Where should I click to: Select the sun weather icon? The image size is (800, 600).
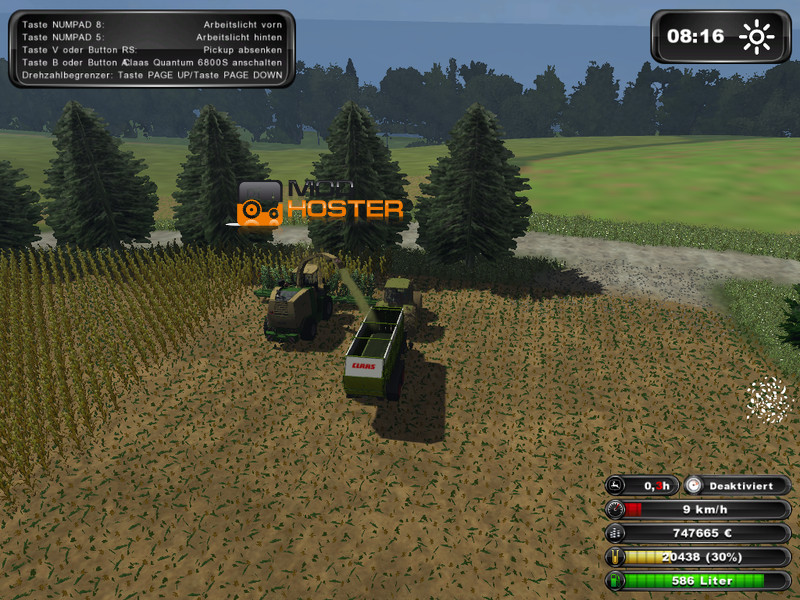[757, 37]
